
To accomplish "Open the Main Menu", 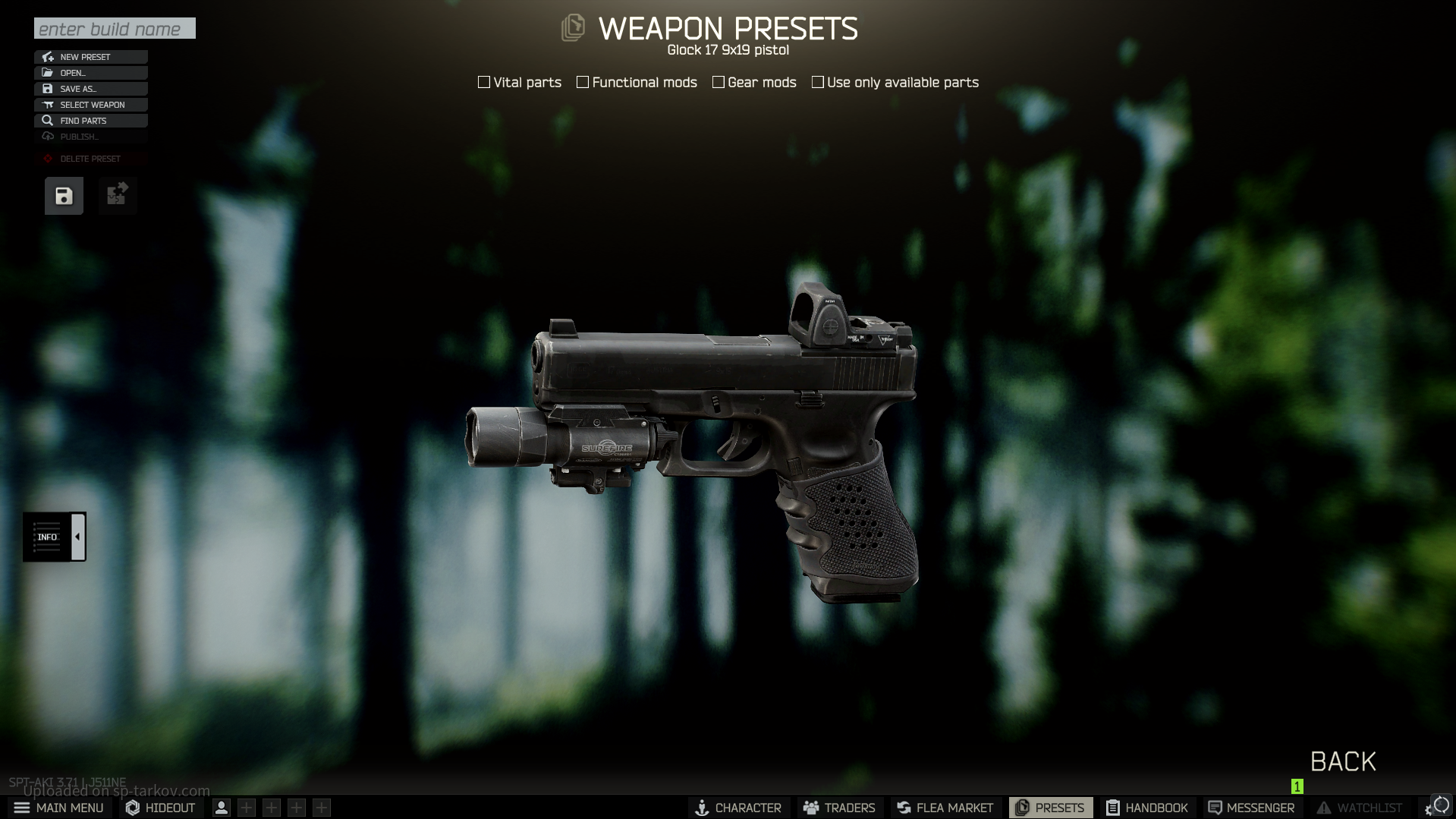I will 59,808.
